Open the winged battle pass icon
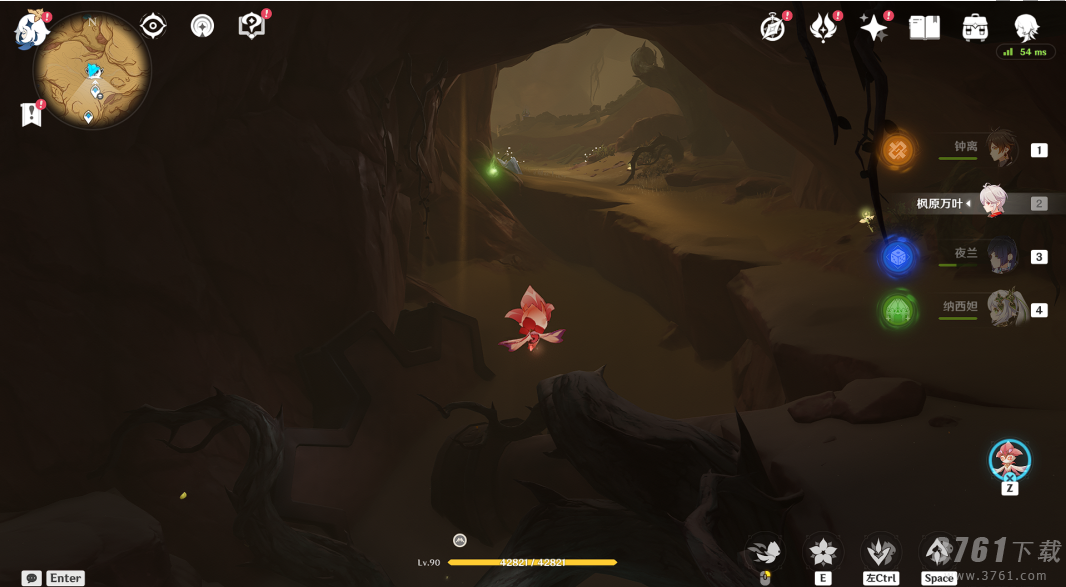The width and height of the screenshot is (1066, 587). click(823, 28)
